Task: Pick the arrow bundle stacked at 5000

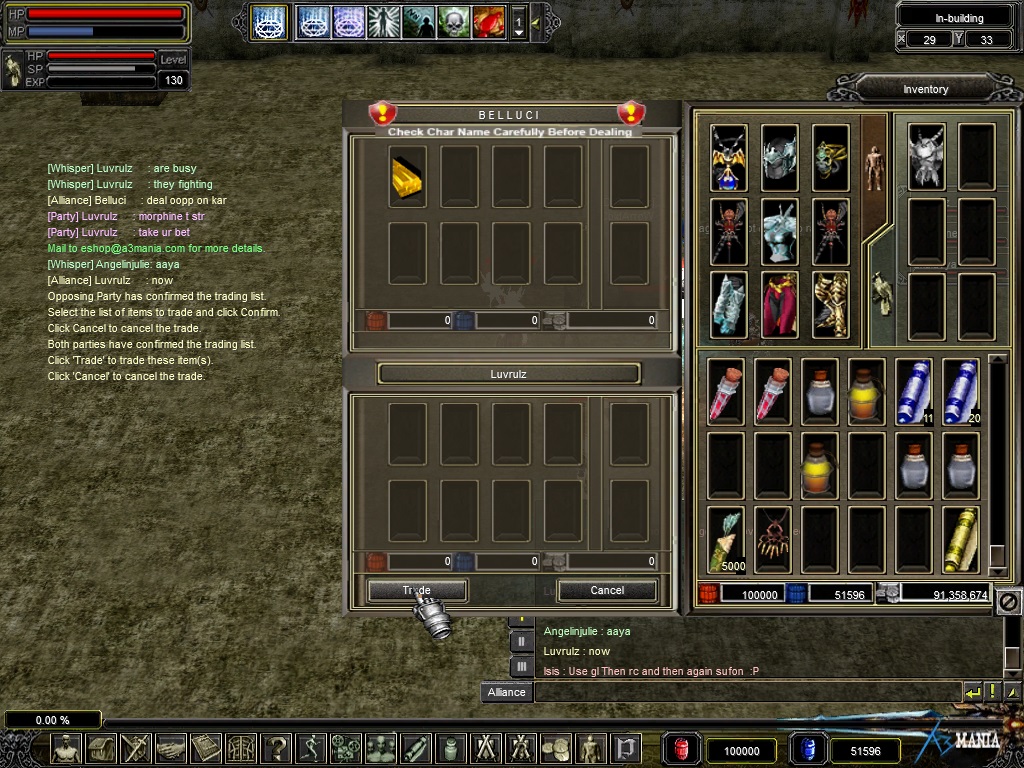Action: tap(727, 540)
